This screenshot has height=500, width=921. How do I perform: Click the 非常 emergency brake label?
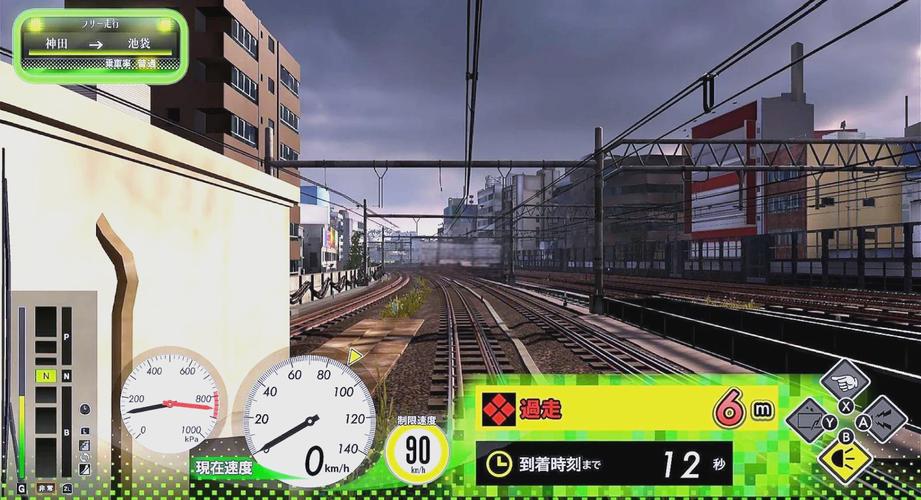(46, 489)
